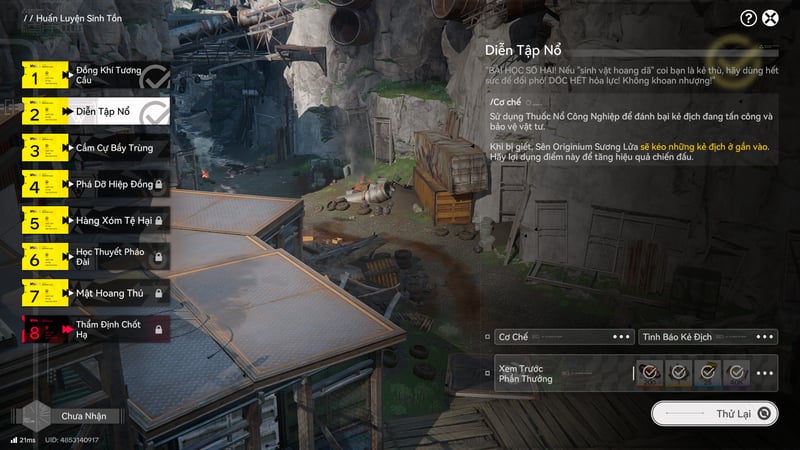Open reward preview three-dot menu
The image size is (800, 450).
pyautogui.click(x=765, y=373)
